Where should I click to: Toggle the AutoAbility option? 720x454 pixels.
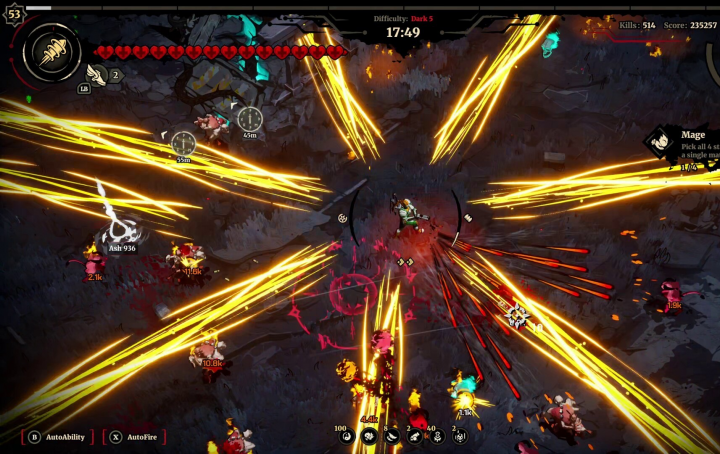(x=59, y=437)
